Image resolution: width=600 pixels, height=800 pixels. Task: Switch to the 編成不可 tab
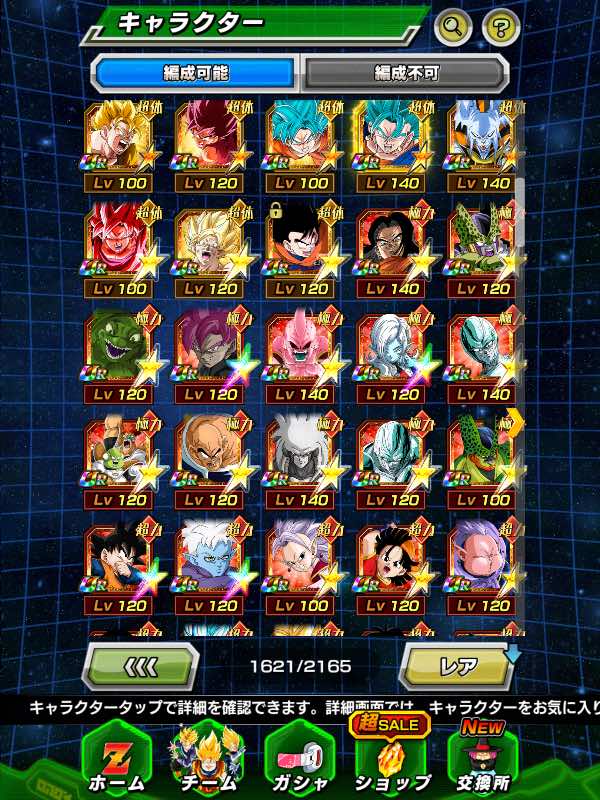[x=406, y=73]
